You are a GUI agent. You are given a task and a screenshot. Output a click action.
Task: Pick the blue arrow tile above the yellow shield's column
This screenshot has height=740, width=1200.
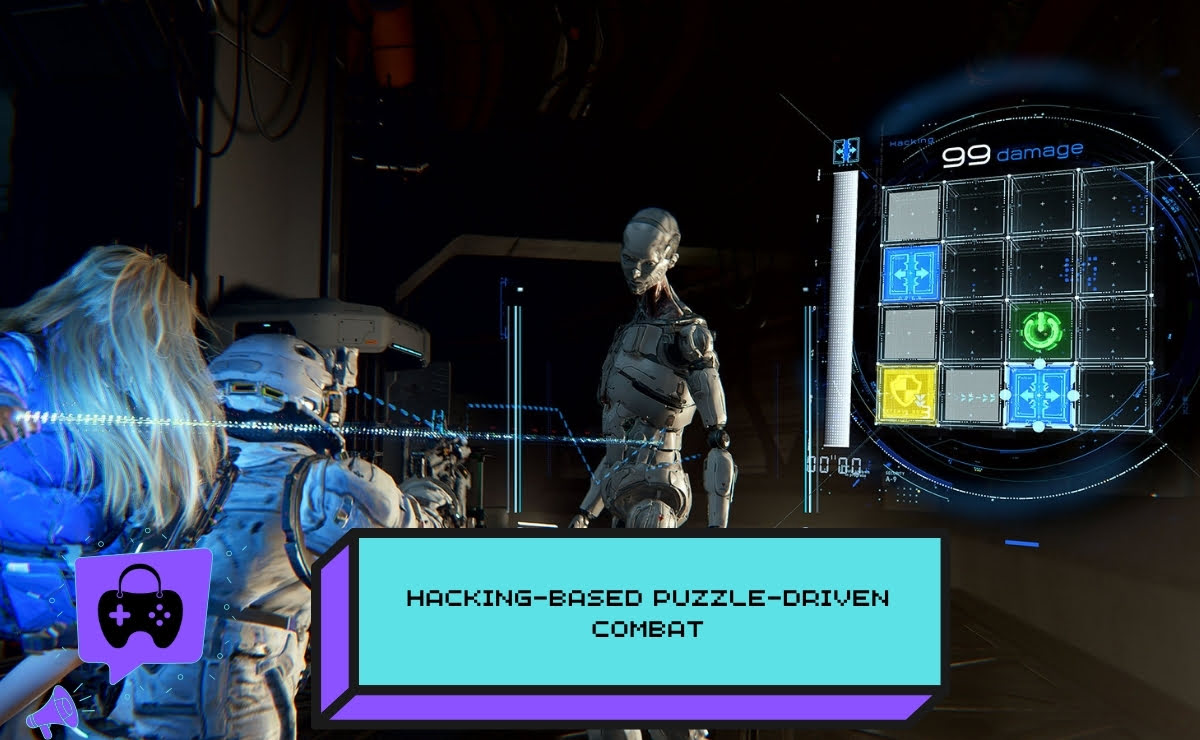[910, 273]
